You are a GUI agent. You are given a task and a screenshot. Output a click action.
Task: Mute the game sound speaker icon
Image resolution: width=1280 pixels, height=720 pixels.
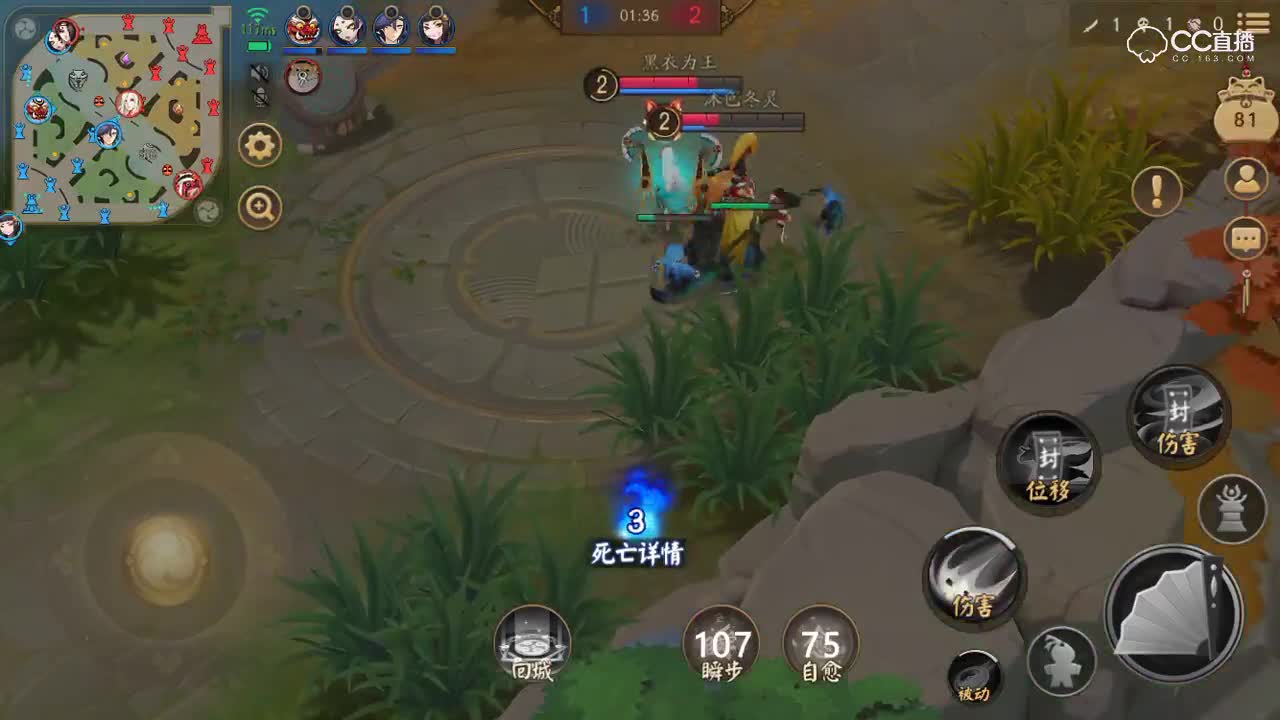259,73
